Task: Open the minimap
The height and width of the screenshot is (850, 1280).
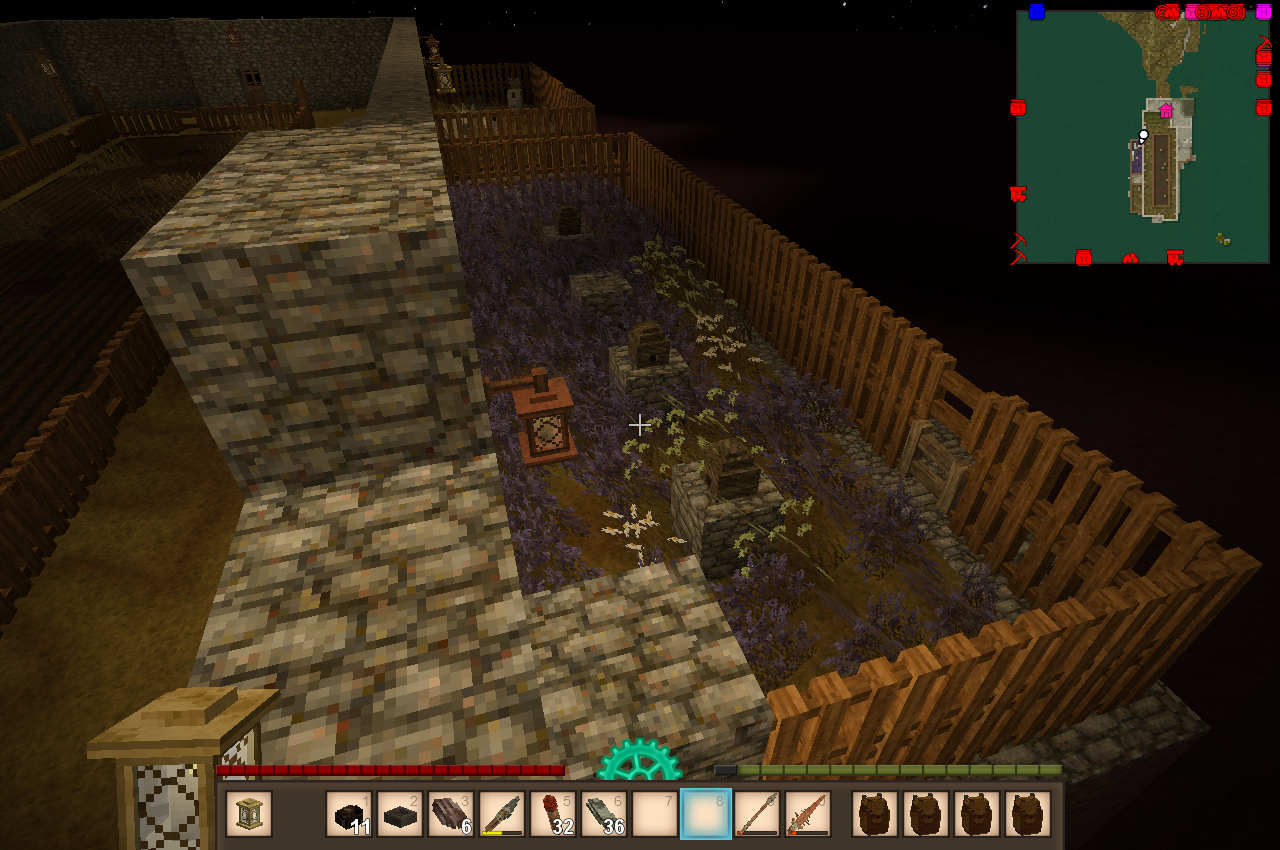Action: pos(1143,137)
